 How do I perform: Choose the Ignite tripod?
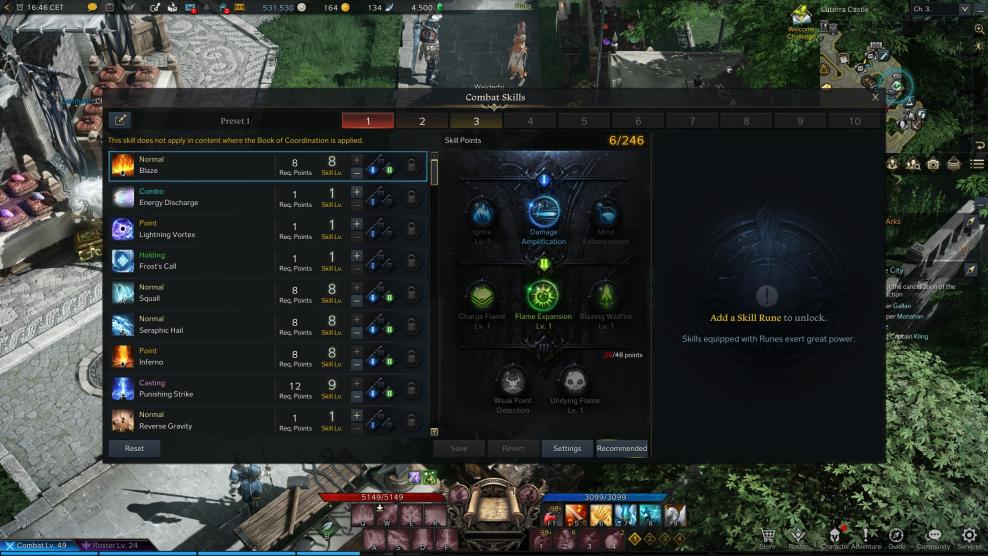point(481,212)
